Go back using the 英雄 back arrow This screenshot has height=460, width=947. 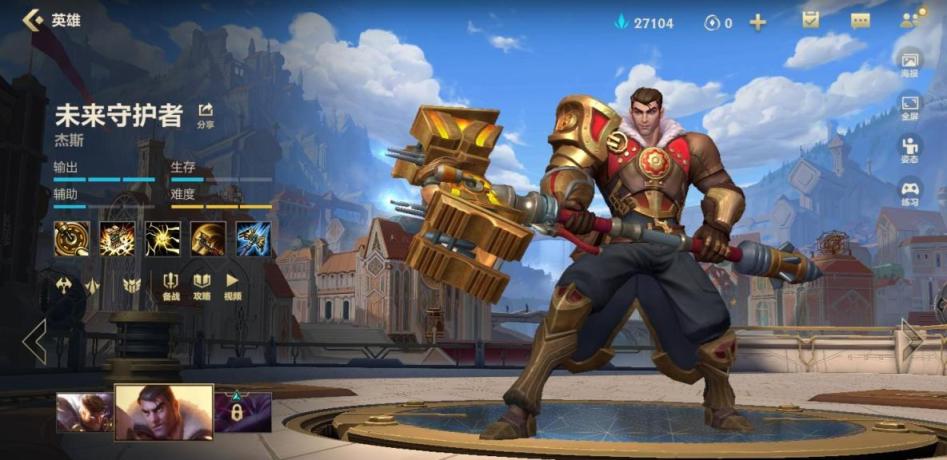35,20
